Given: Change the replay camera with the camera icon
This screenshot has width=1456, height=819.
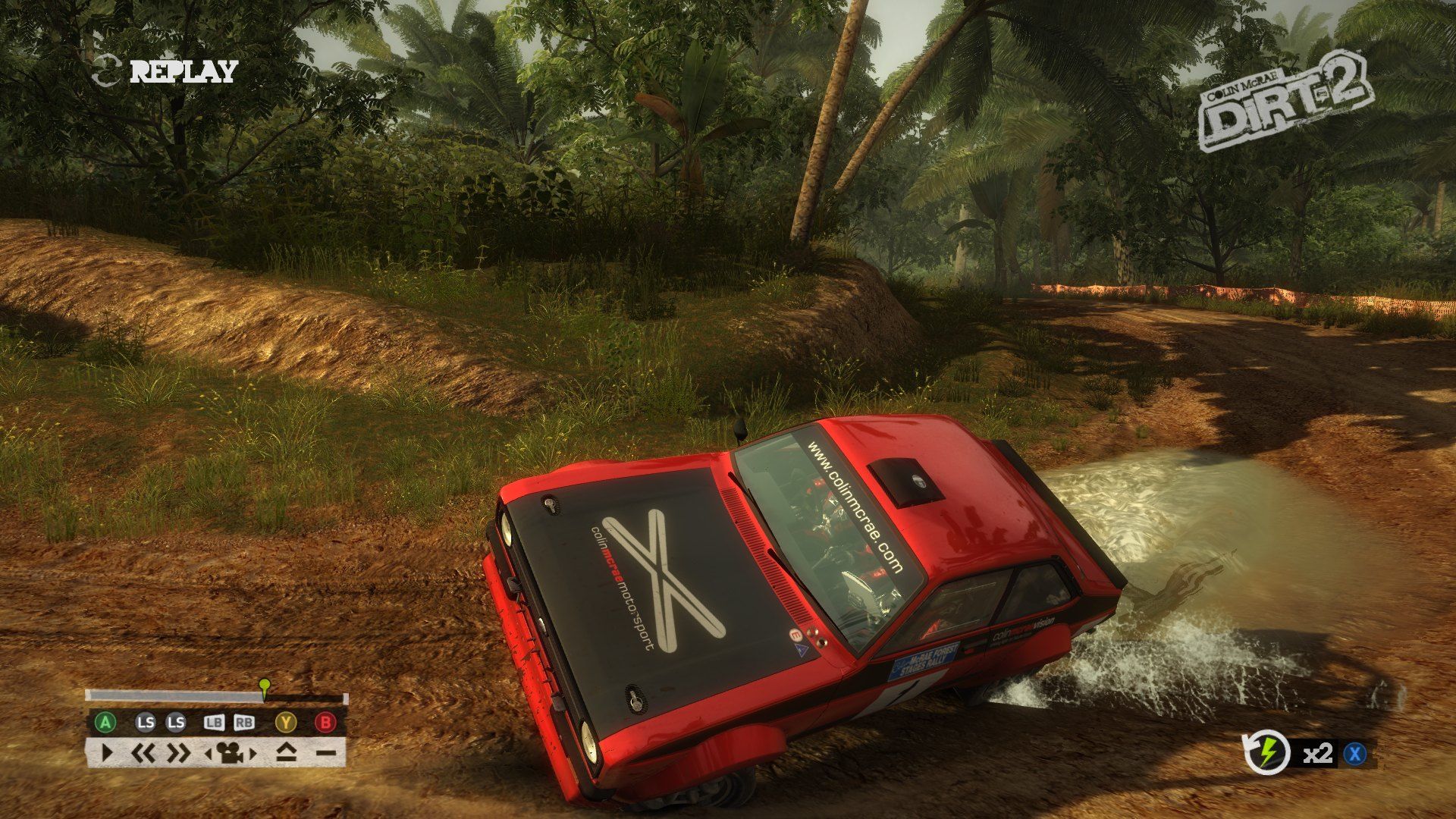Looking at the screenshot, I should point(231,753).
